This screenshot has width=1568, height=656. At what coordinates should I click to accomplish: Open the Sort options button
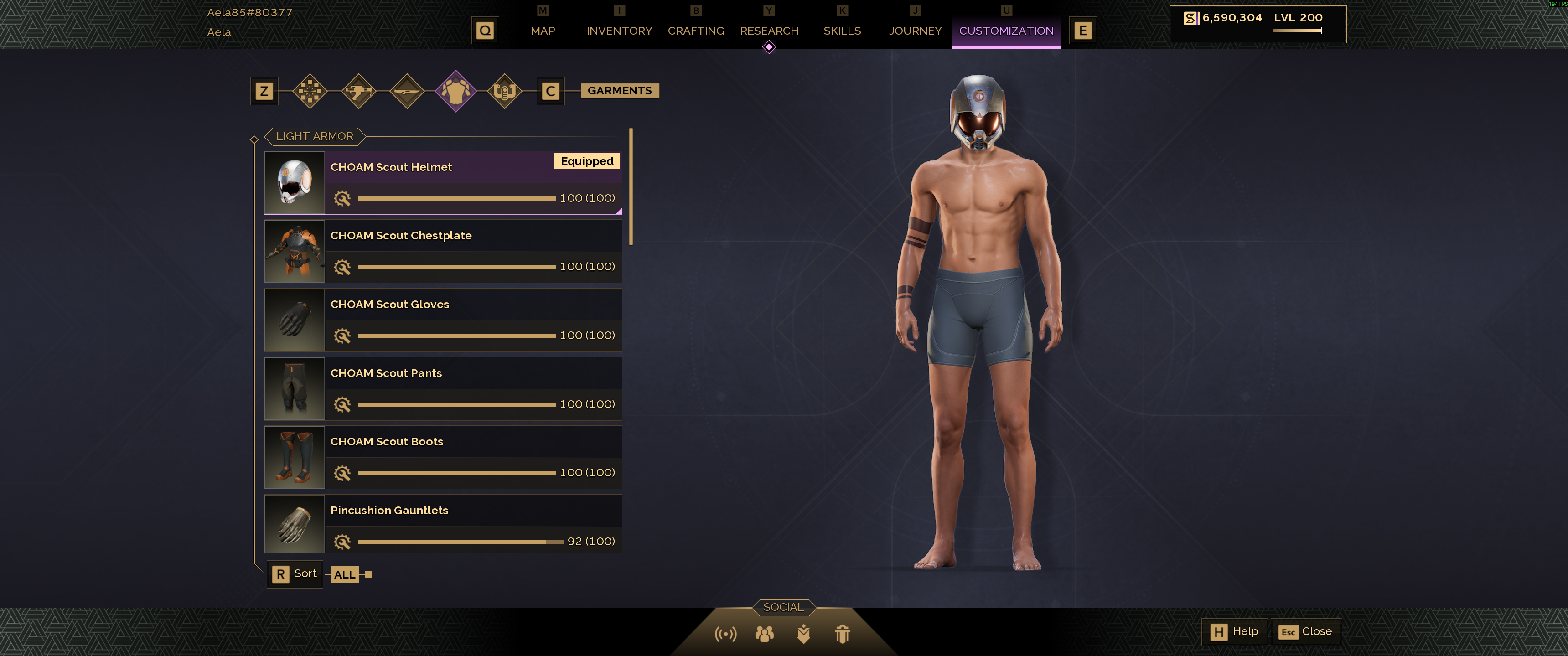click(x=295, y=574)
